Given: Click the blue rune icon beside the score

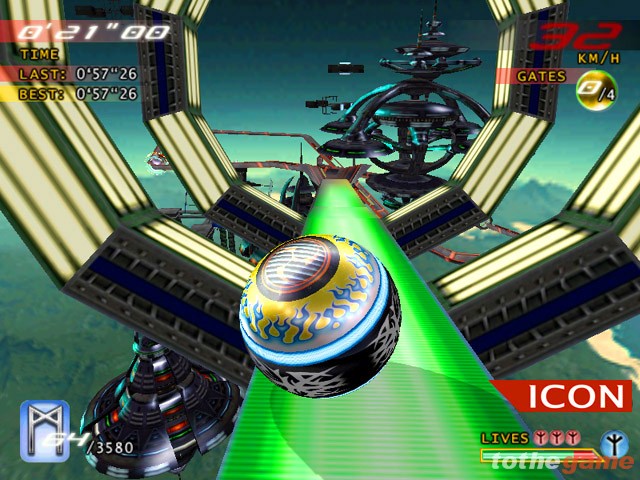Looking at the screenshot, I should coord(45,423).
